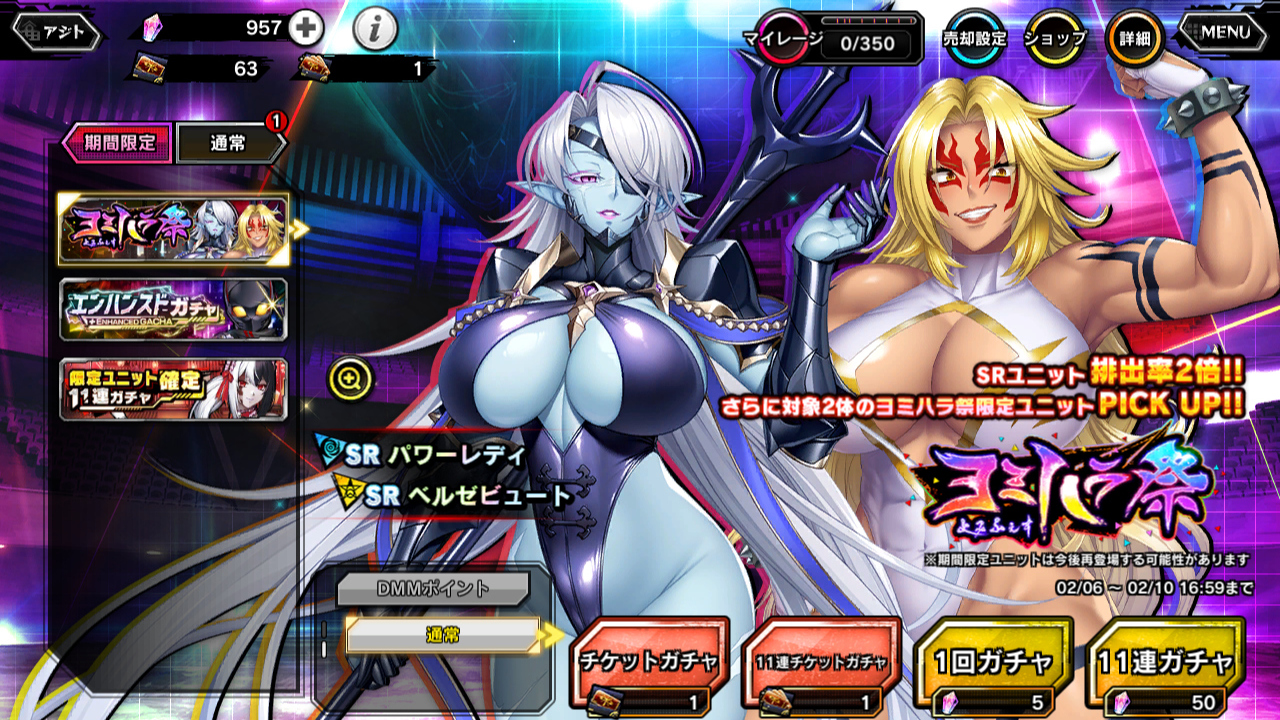
Task: Click the magnifier icon to enlarge artwork
Action: click(350, 378)
